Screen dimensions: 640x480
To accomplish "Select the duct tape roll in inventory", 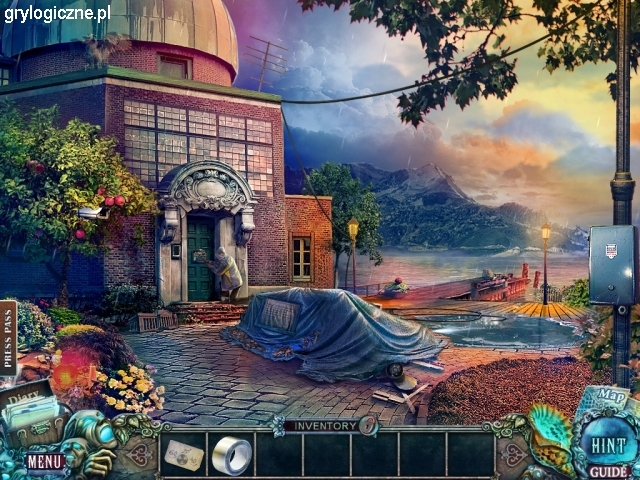I will point(232,455).
